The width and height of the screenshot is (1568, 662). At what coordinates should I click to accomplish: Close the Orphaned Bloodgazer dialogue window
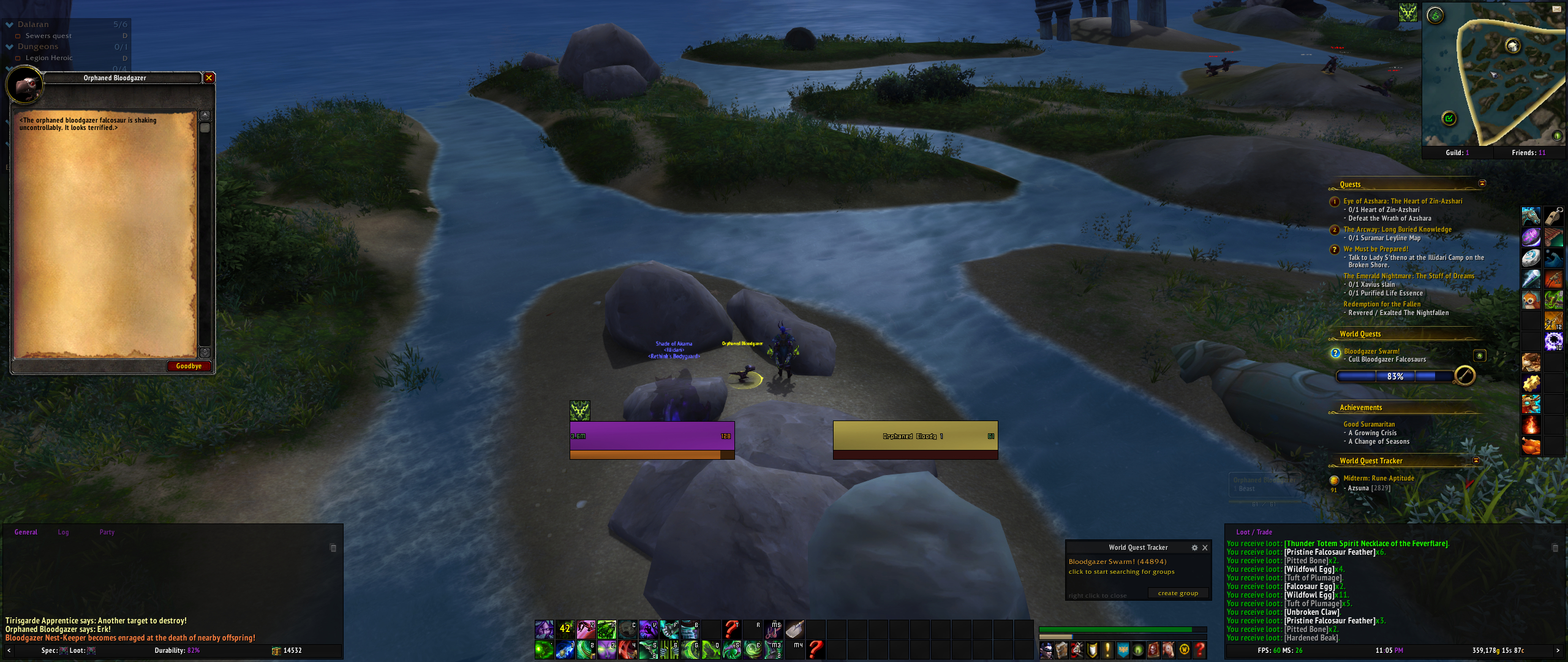pos(209,78)
